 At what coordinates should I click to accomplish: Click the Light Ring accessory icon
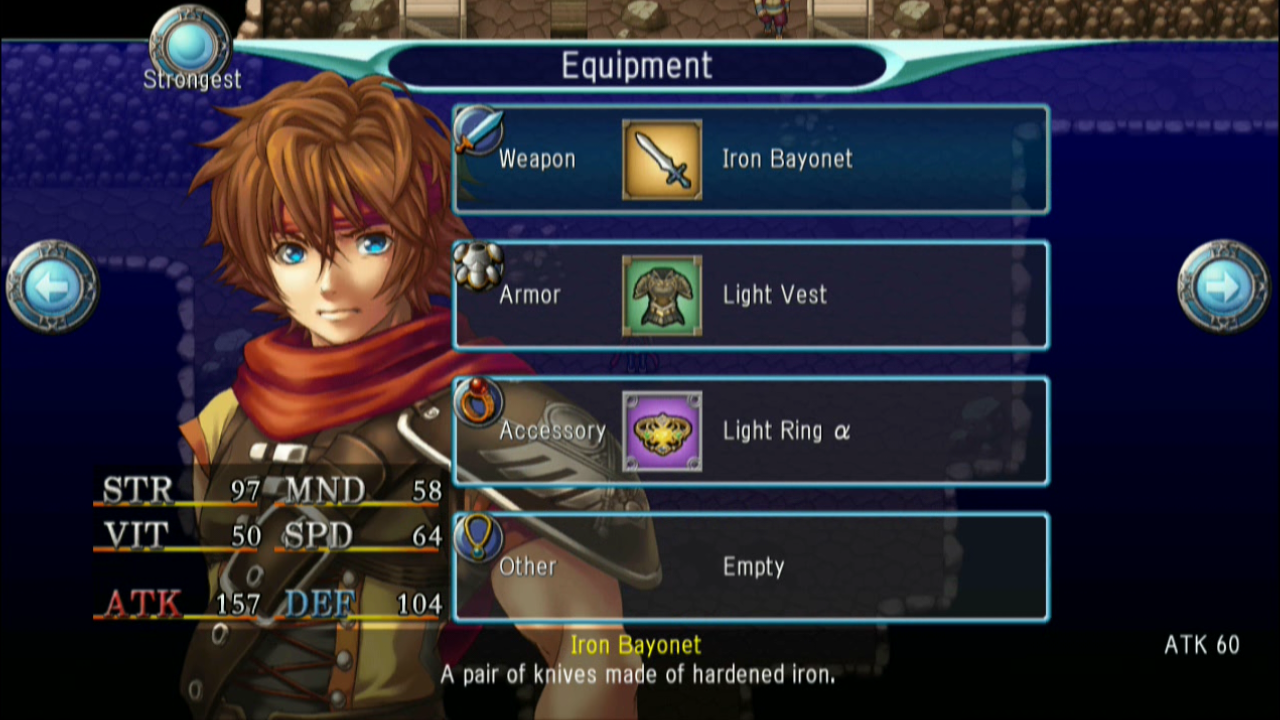[662, 432]
